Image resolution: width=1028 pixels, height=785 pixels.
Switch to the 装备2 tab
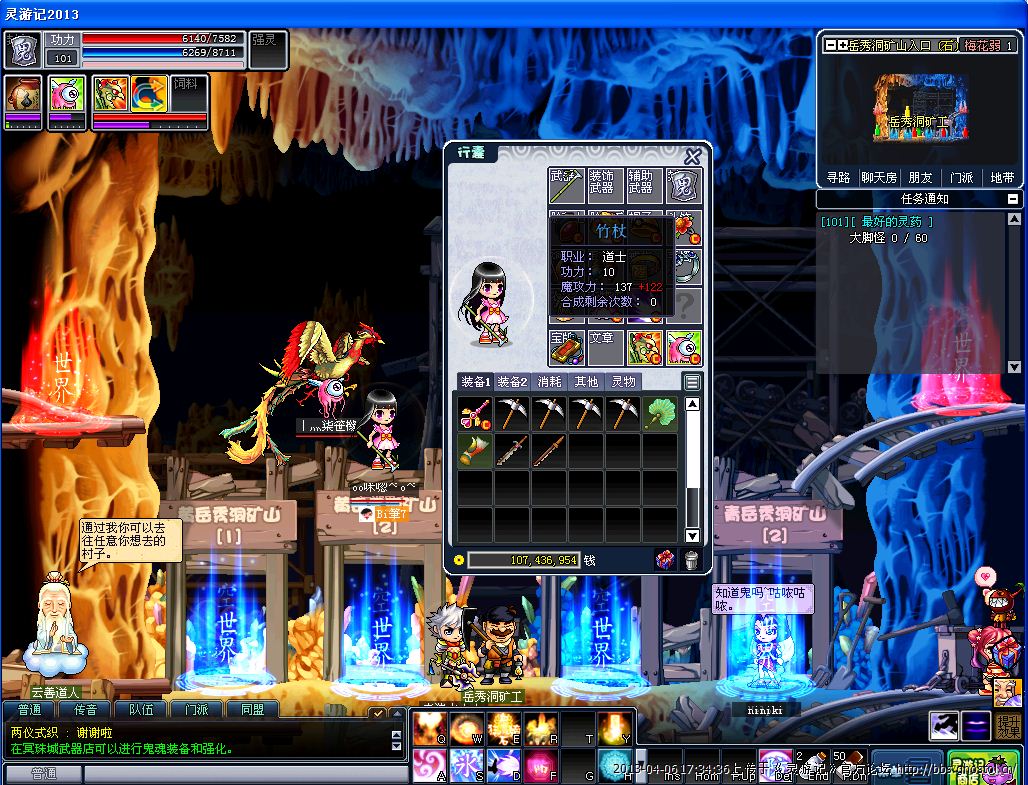(x=513, y=382)
